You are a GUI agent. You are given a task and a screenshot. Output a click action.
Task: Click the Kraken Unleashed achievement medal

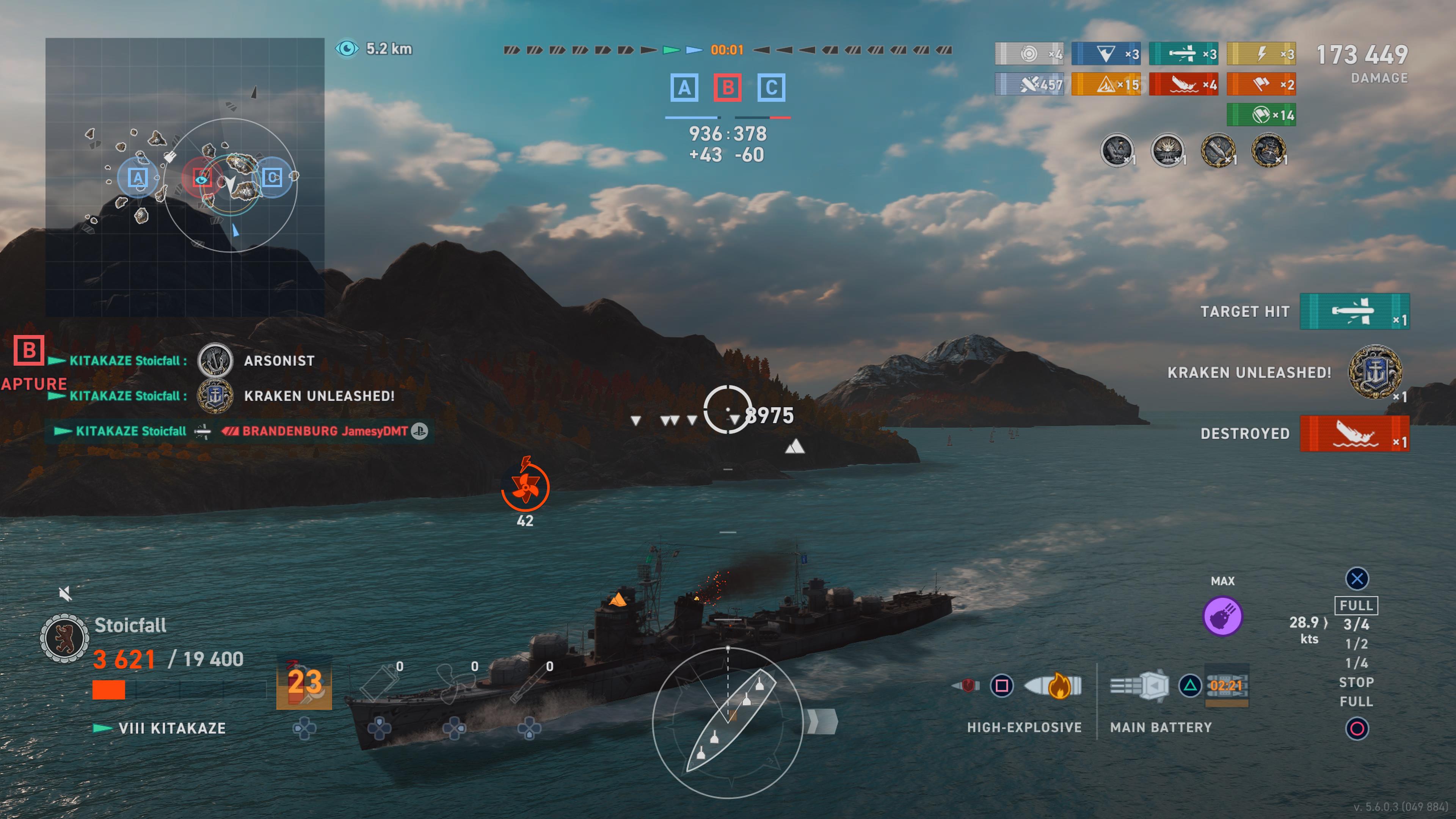tap(1374, 372)
